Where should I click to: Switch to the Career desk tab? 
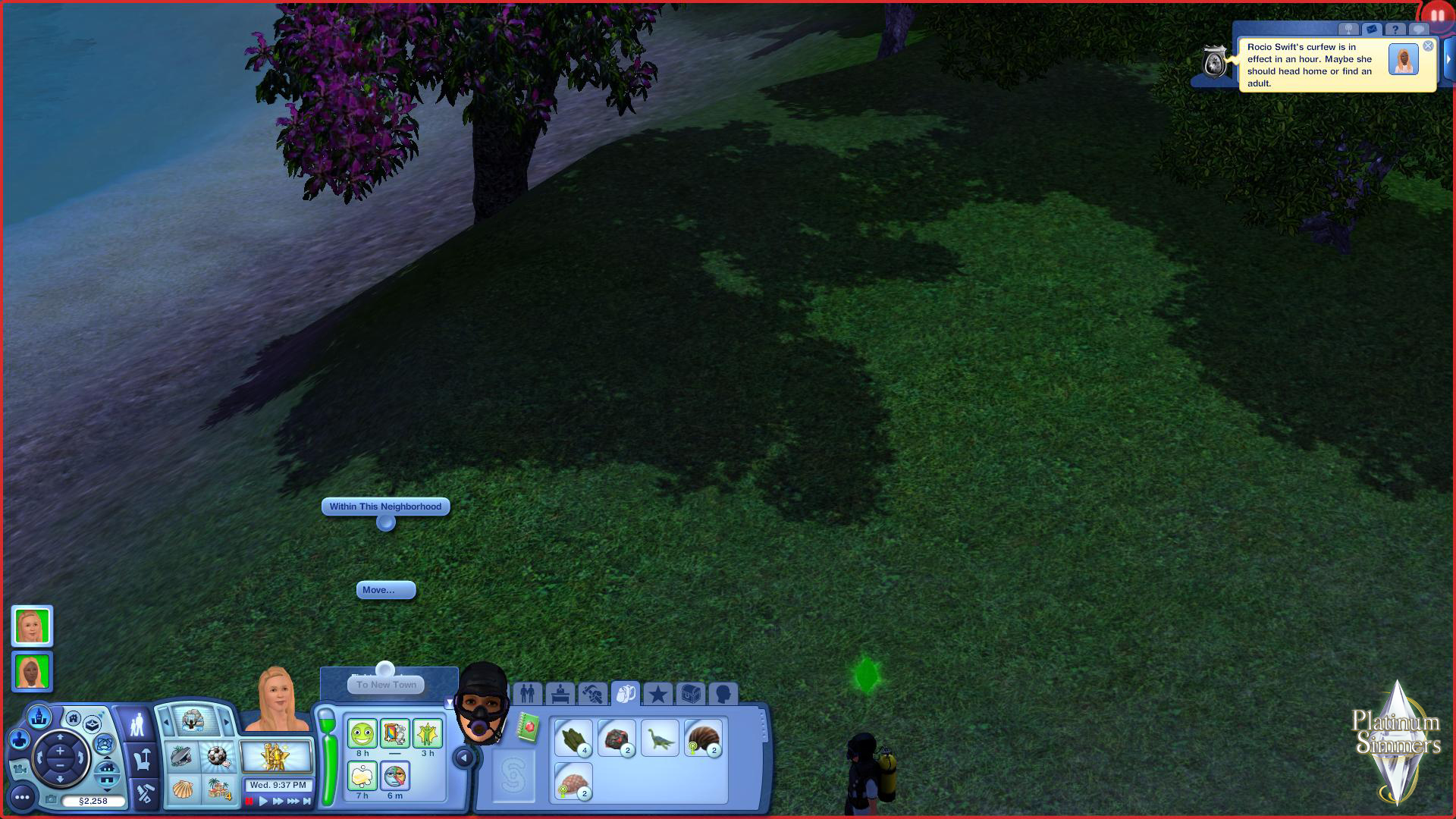click(x=560, y=694)
